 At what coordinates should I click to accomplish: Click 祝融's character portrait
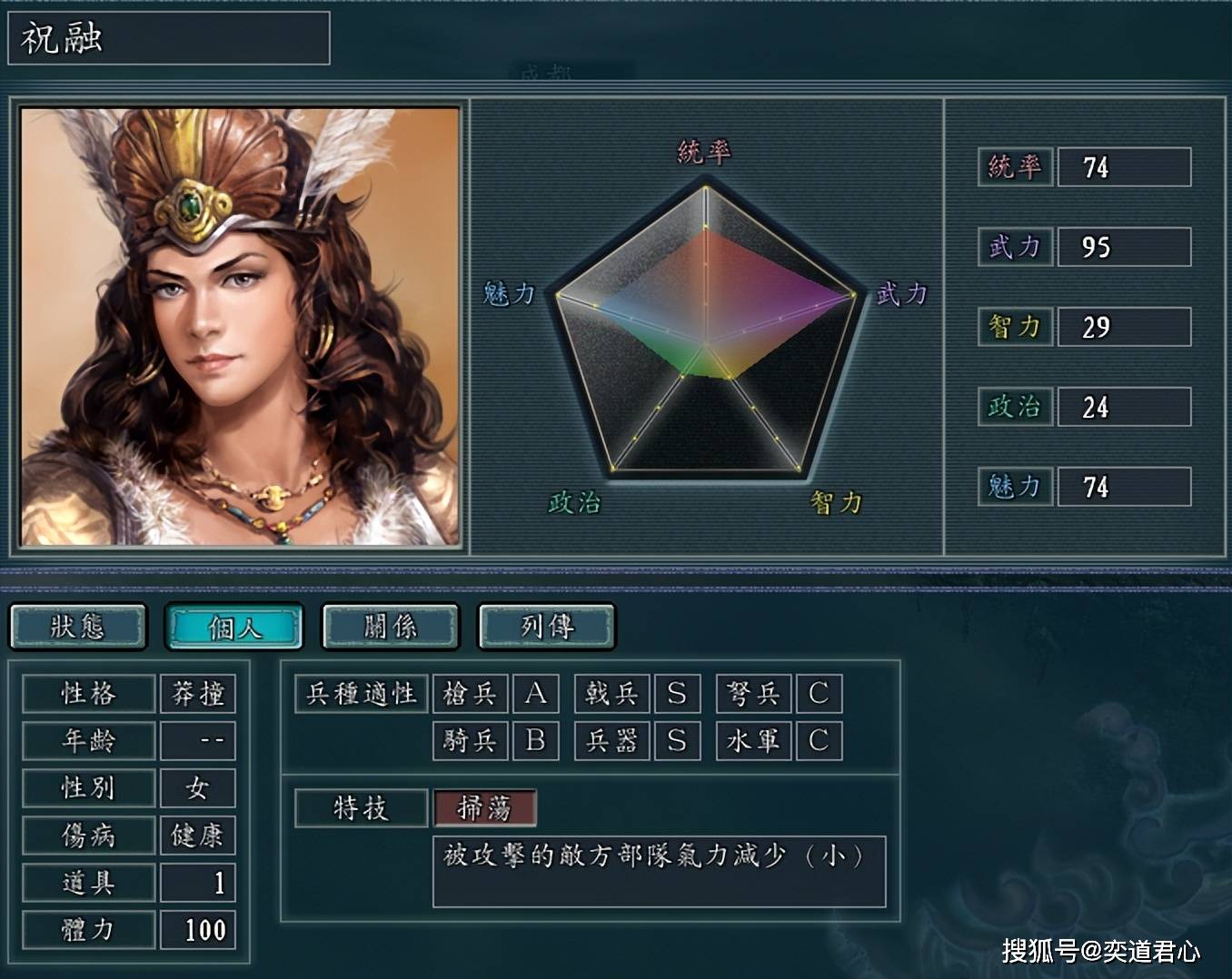(x=240, y=327)
